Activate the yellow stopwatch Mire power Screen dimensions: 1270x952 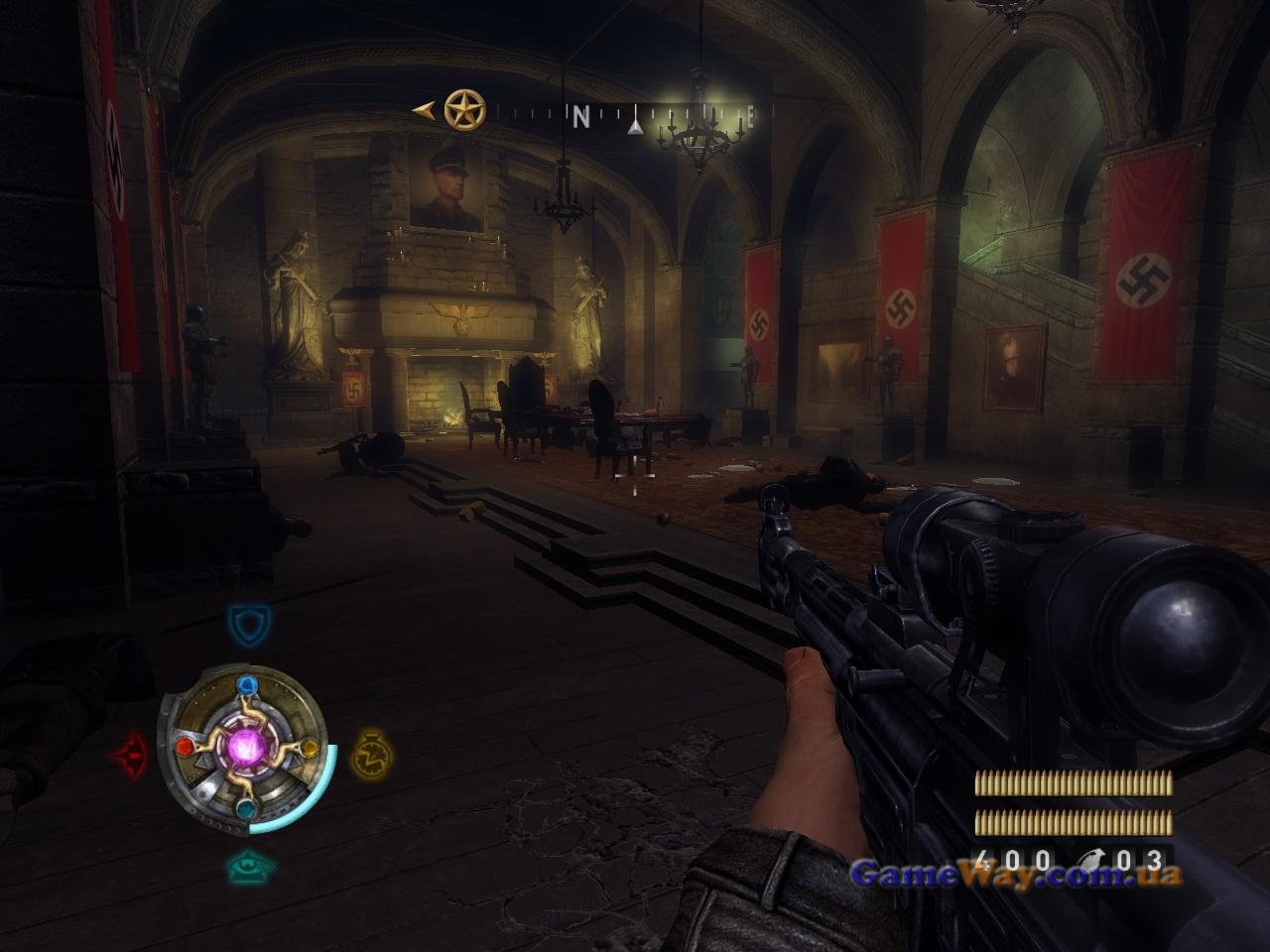(x=372, y=755)
